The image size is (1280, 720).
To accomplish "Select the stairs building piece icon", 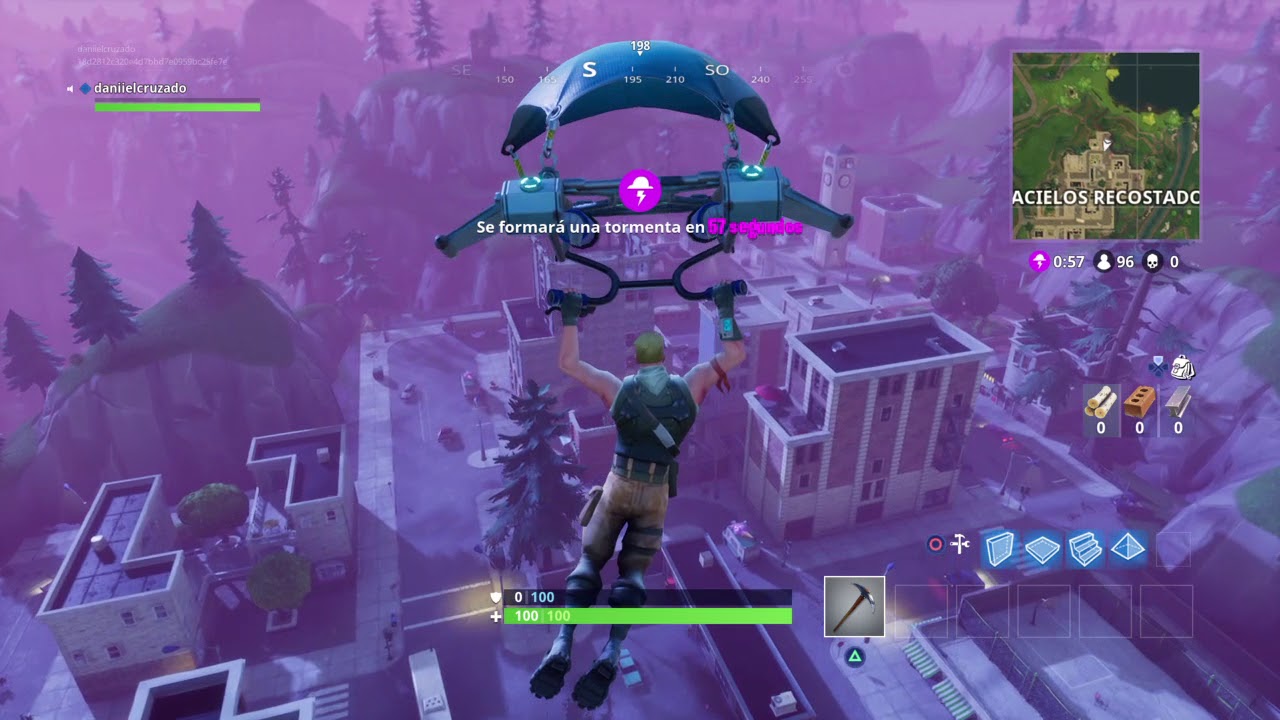I will click(x=1084, y=548).
